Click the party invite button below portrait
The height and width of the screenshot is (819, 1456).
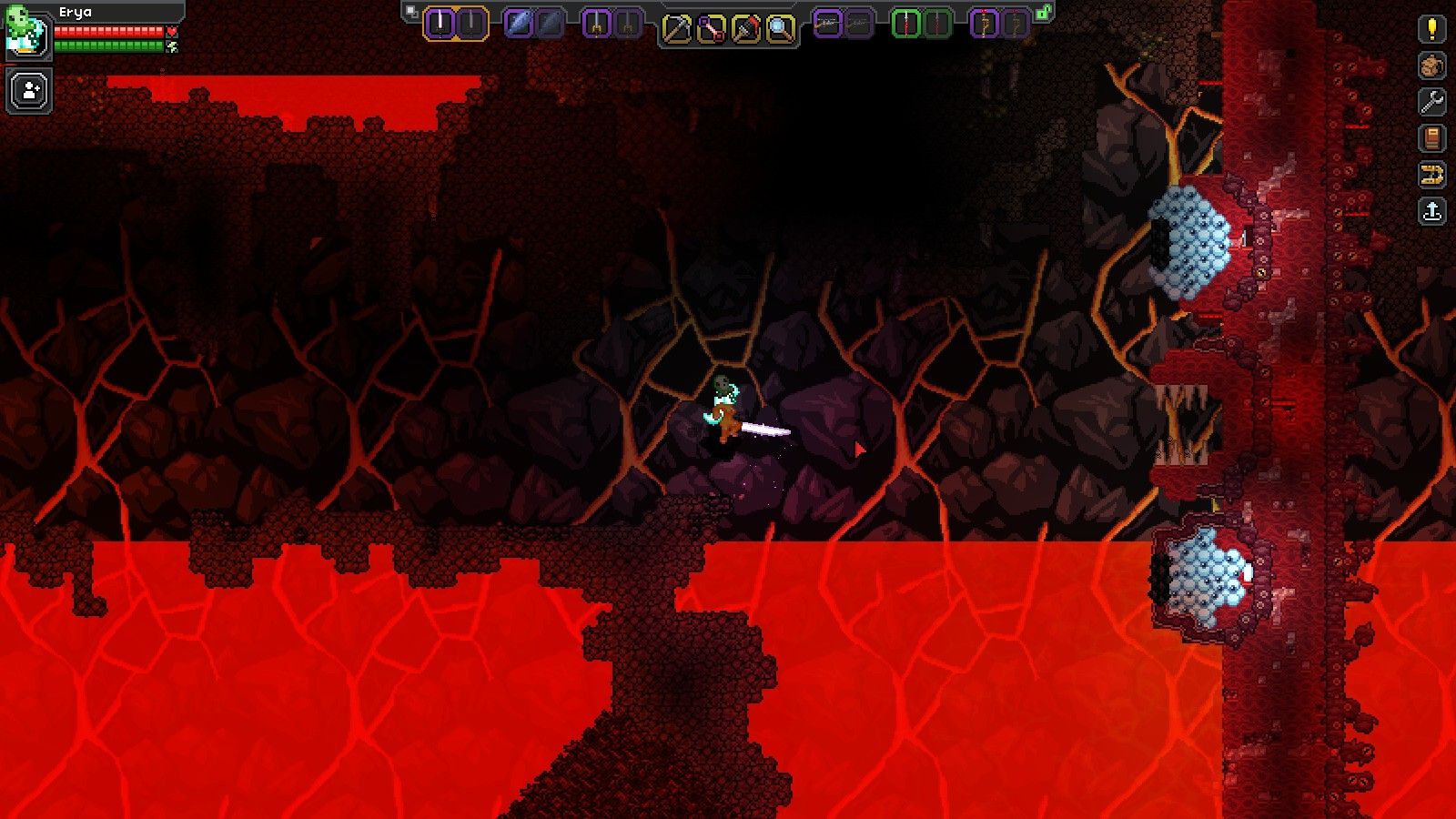[27, 88]
